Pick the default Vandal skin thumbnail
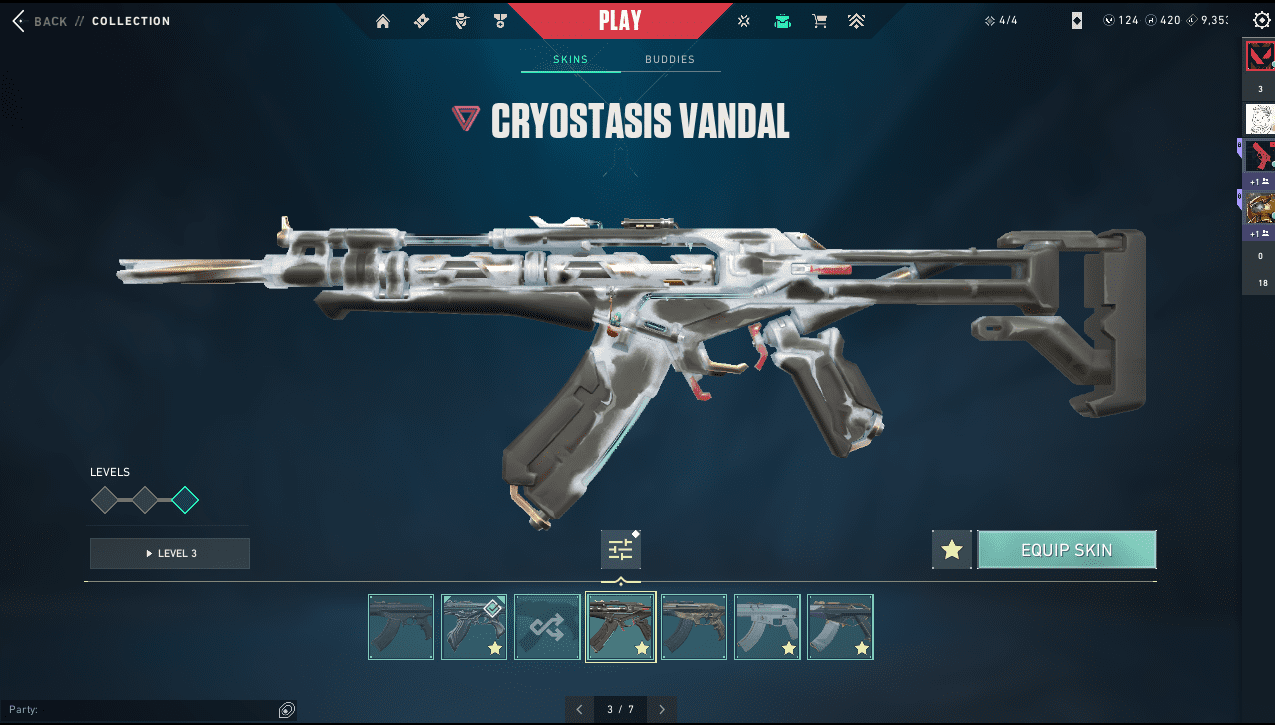 pos(401,627)
